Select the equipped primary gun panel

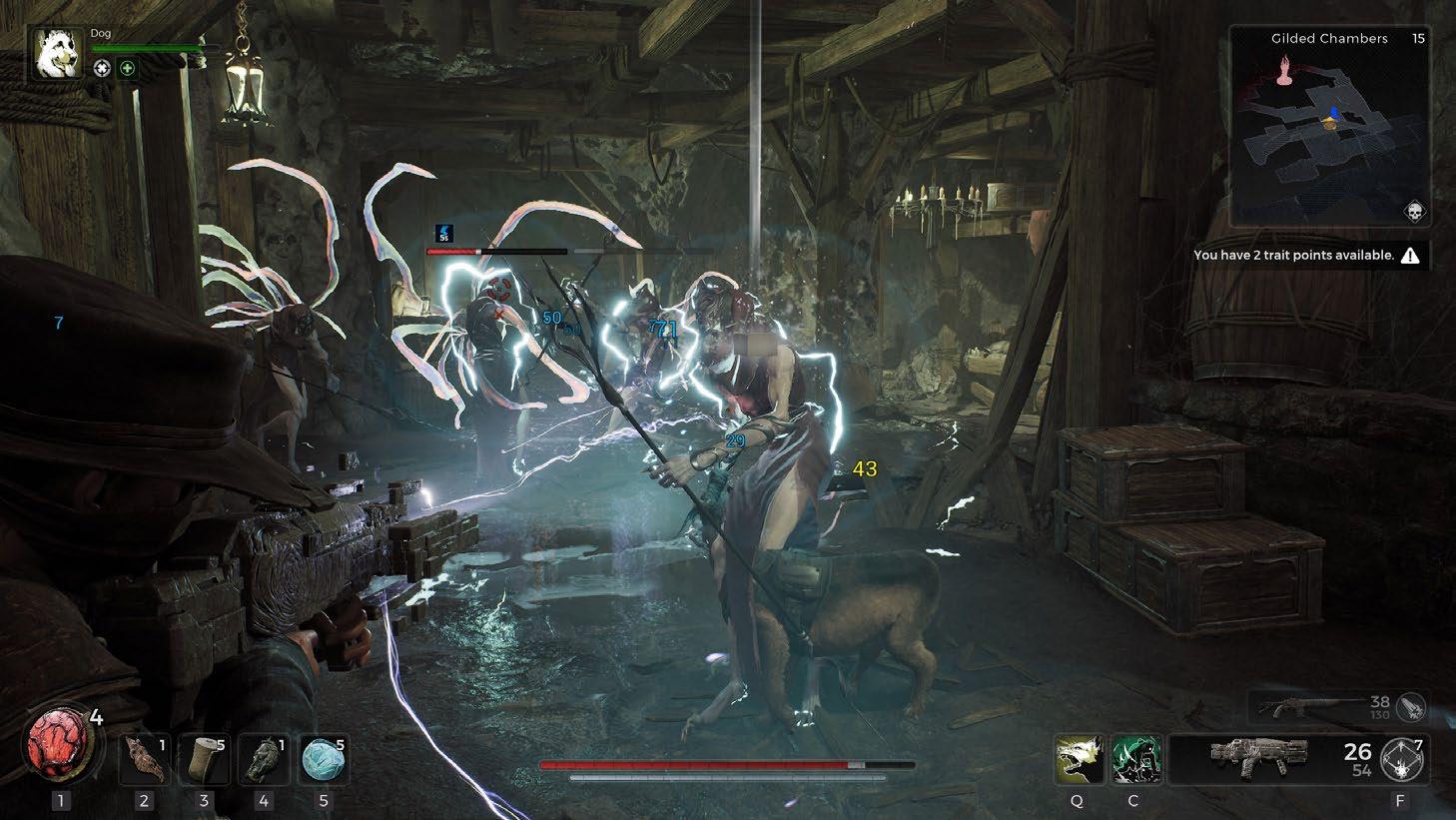click(1260, 758)
